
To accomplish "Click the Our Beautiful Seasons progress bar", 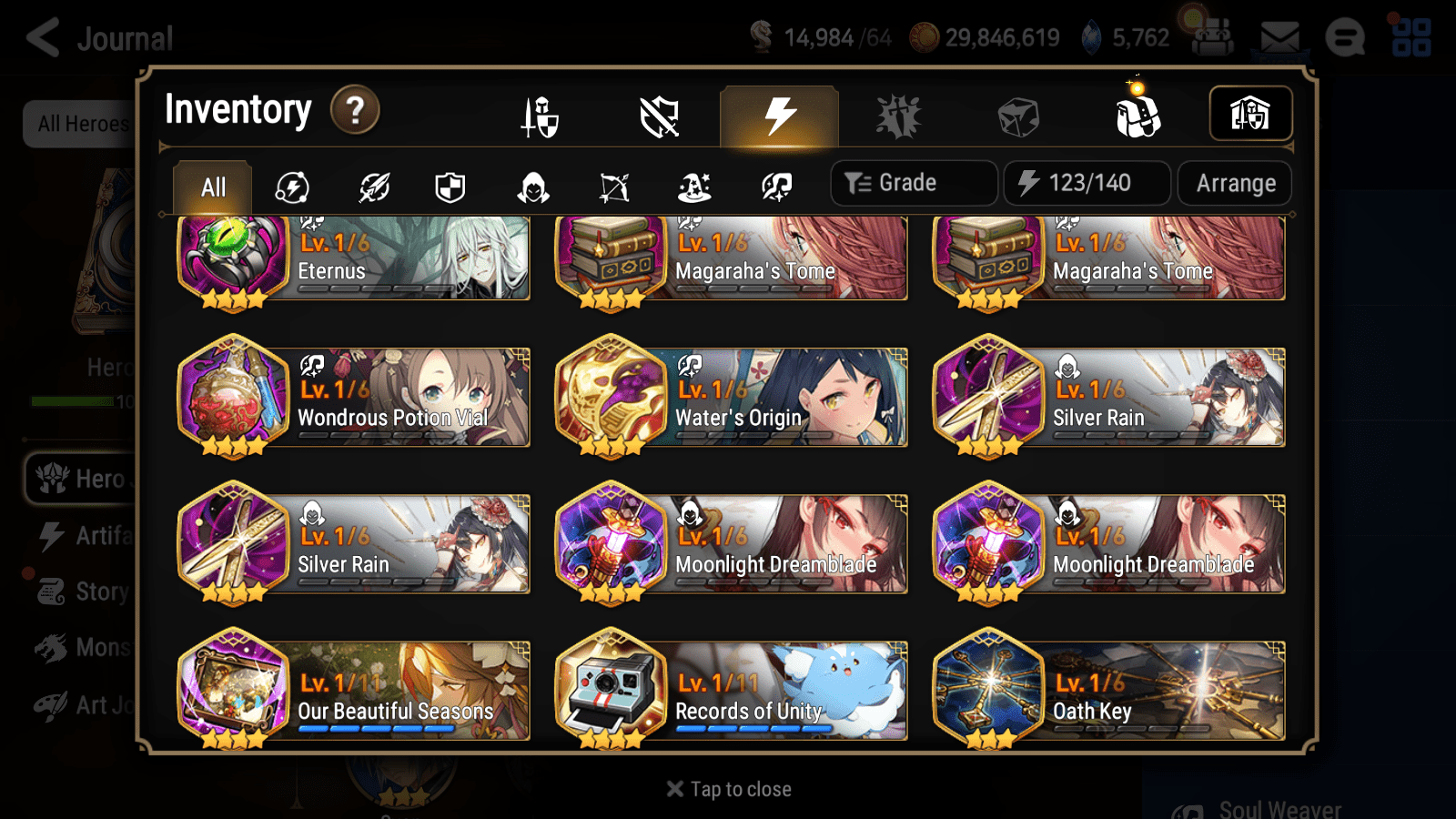I will (376, 730).
